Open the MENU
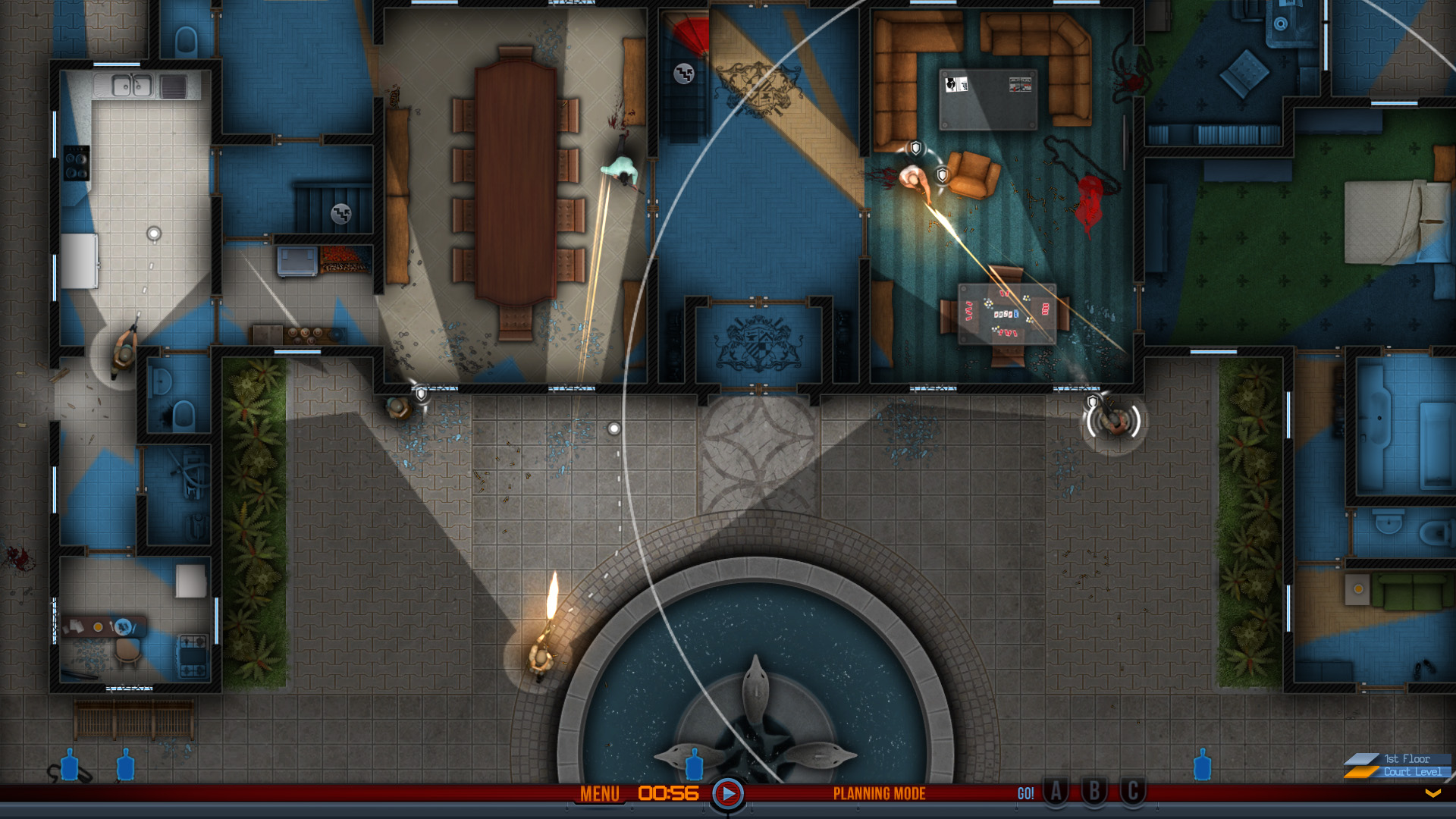 tap(601, 795)
